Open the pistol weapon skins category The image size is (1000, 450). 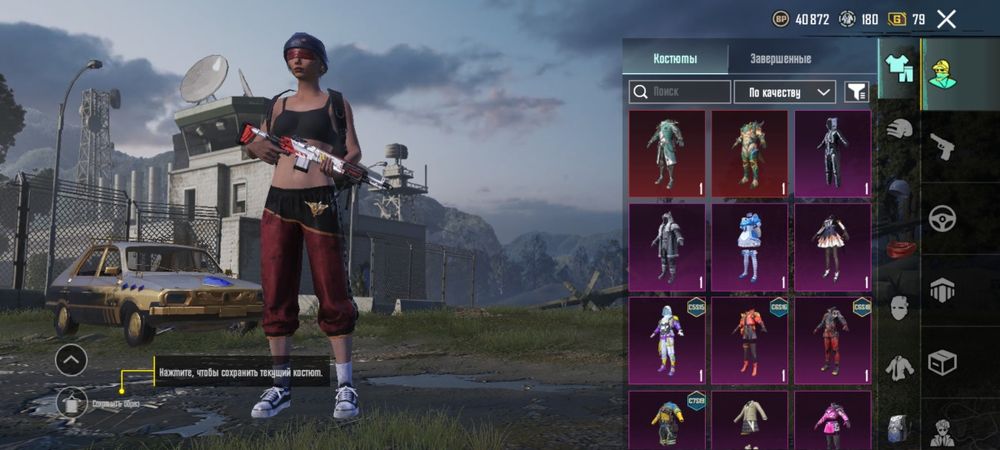942,147
